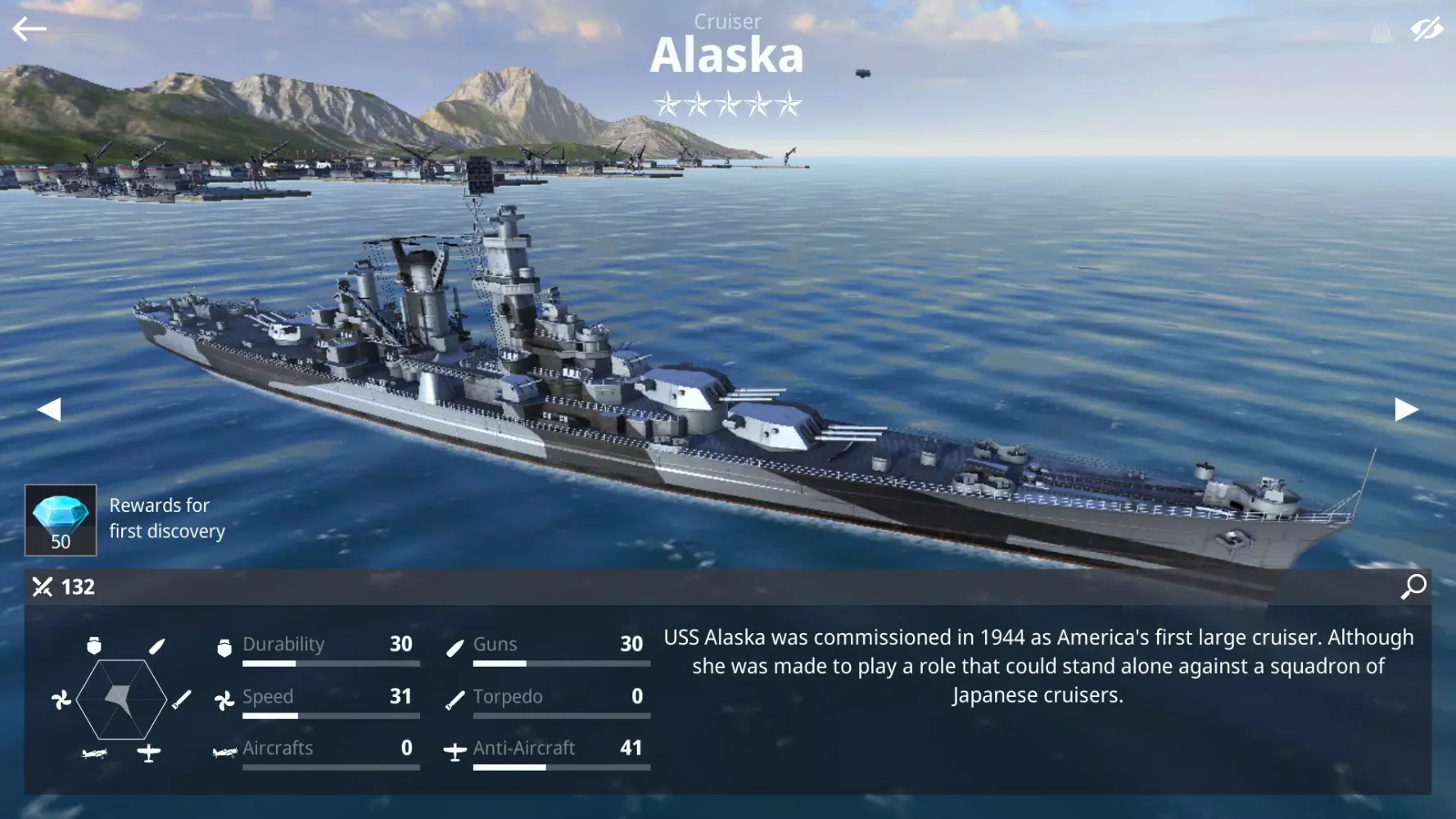This screenshot has height=819, width=1456.
Task: Click the Alaska ship name title
Action: [727, 55]
